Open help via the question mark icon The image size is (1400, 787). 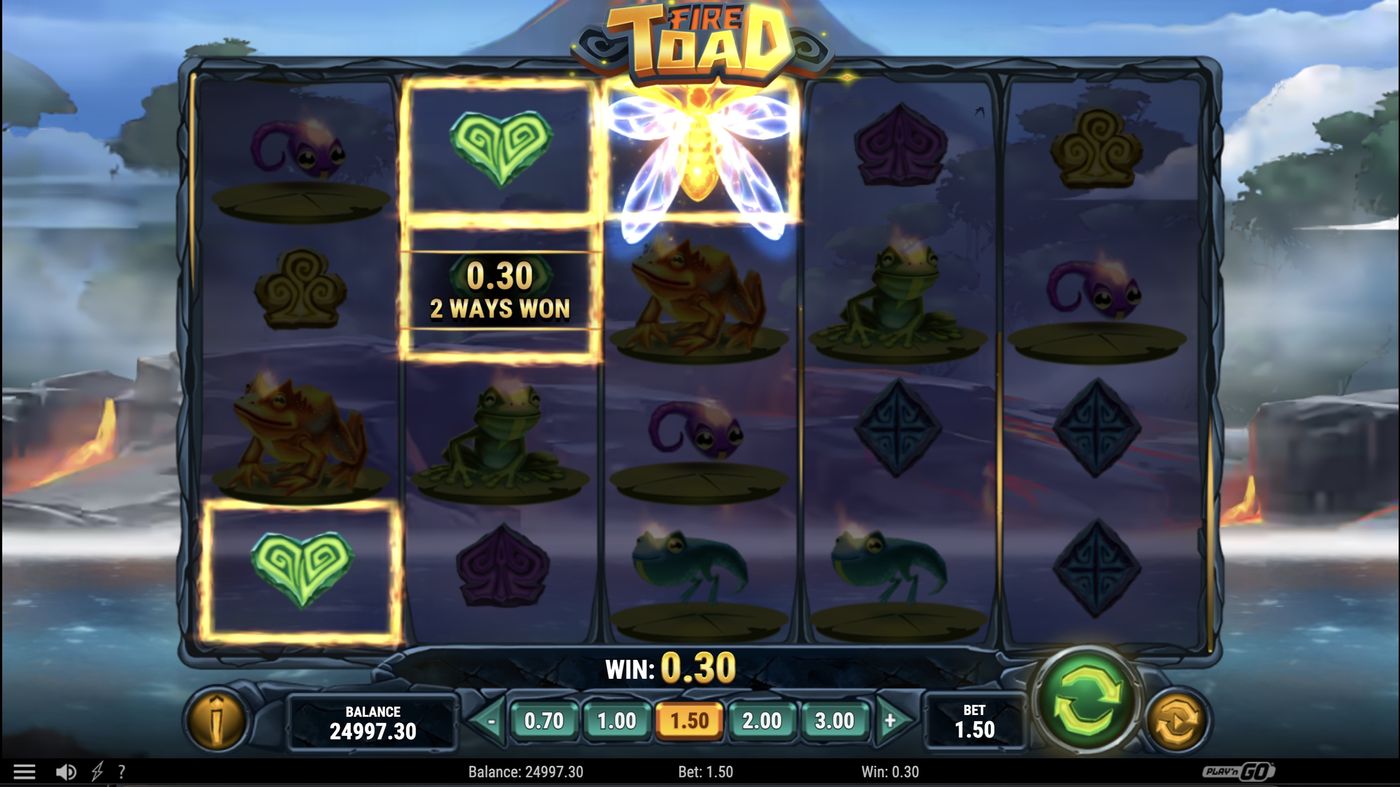click(122, 771)
